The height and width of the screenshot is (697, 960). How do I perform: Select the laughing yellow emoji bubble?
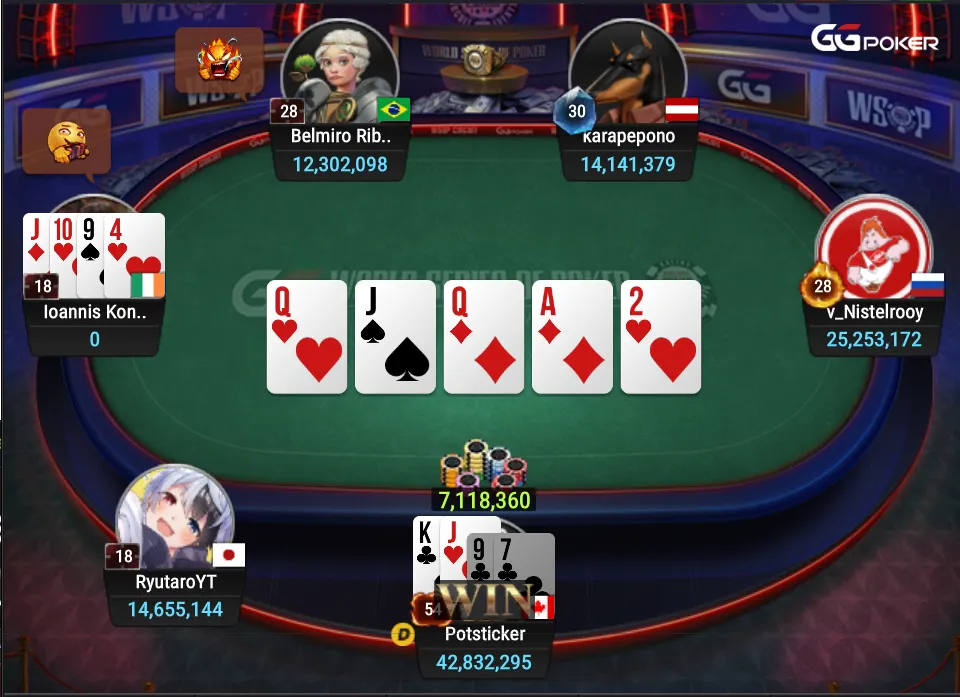click(x=66, y=140)
